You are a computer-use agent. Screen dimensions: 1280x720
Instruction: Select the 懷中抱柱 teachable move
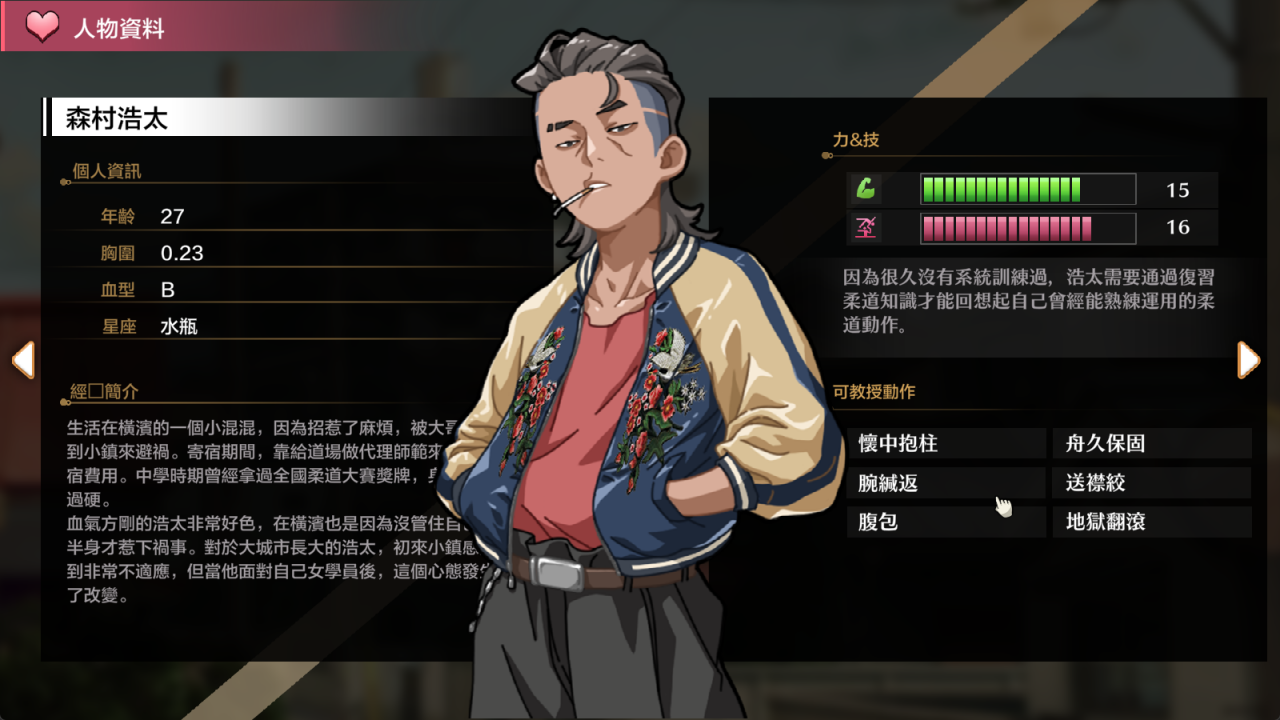point(945,443)
